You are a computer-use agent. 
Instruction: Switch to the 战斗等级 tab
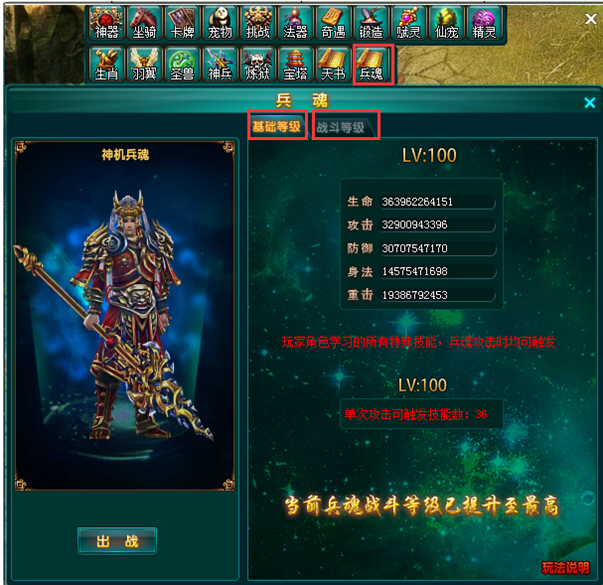click(343, 127)
